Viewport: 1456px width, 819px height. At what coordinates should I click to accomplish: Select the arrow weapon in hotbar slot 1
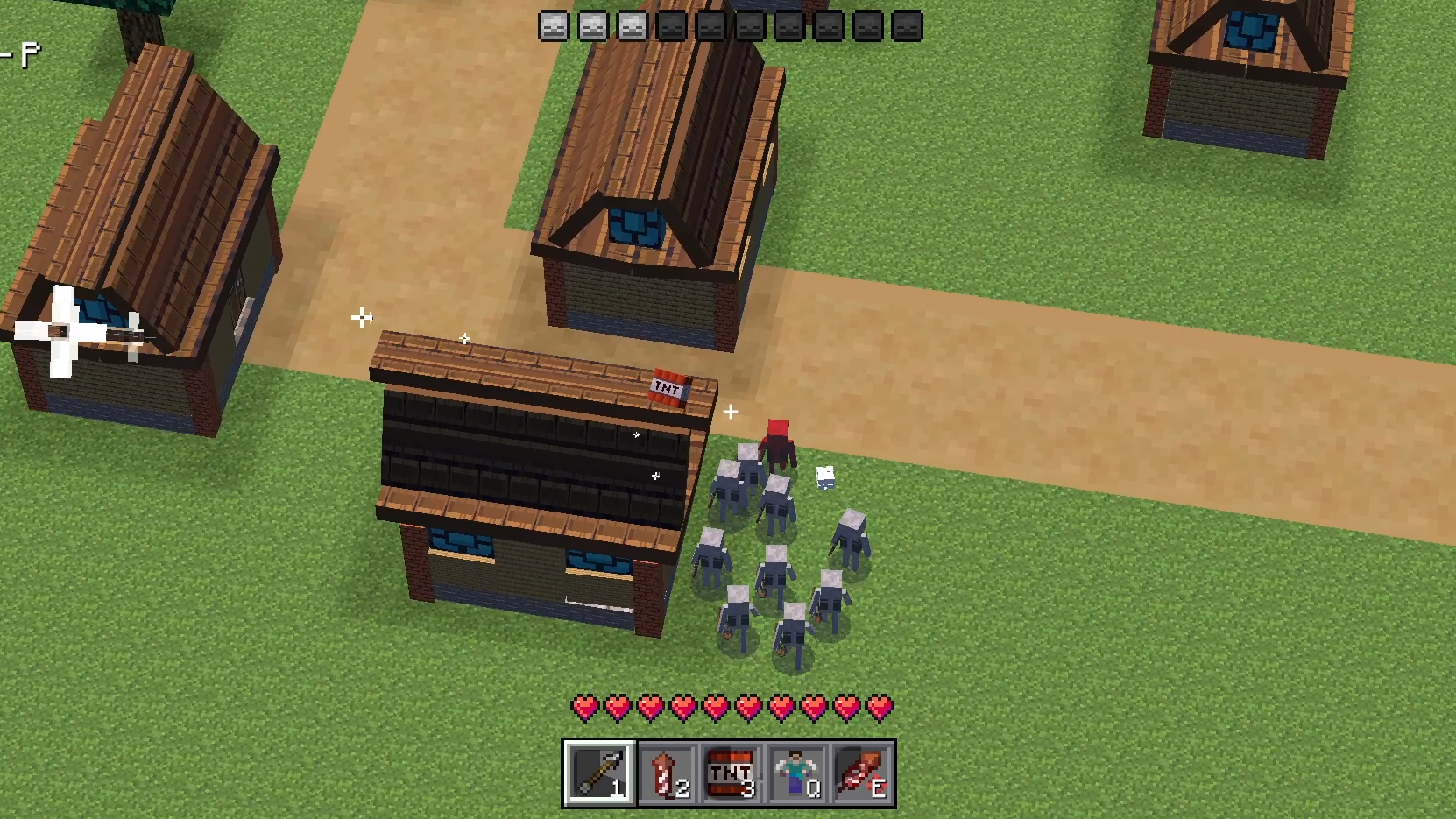pyautogui.click(x=599, y=772)
